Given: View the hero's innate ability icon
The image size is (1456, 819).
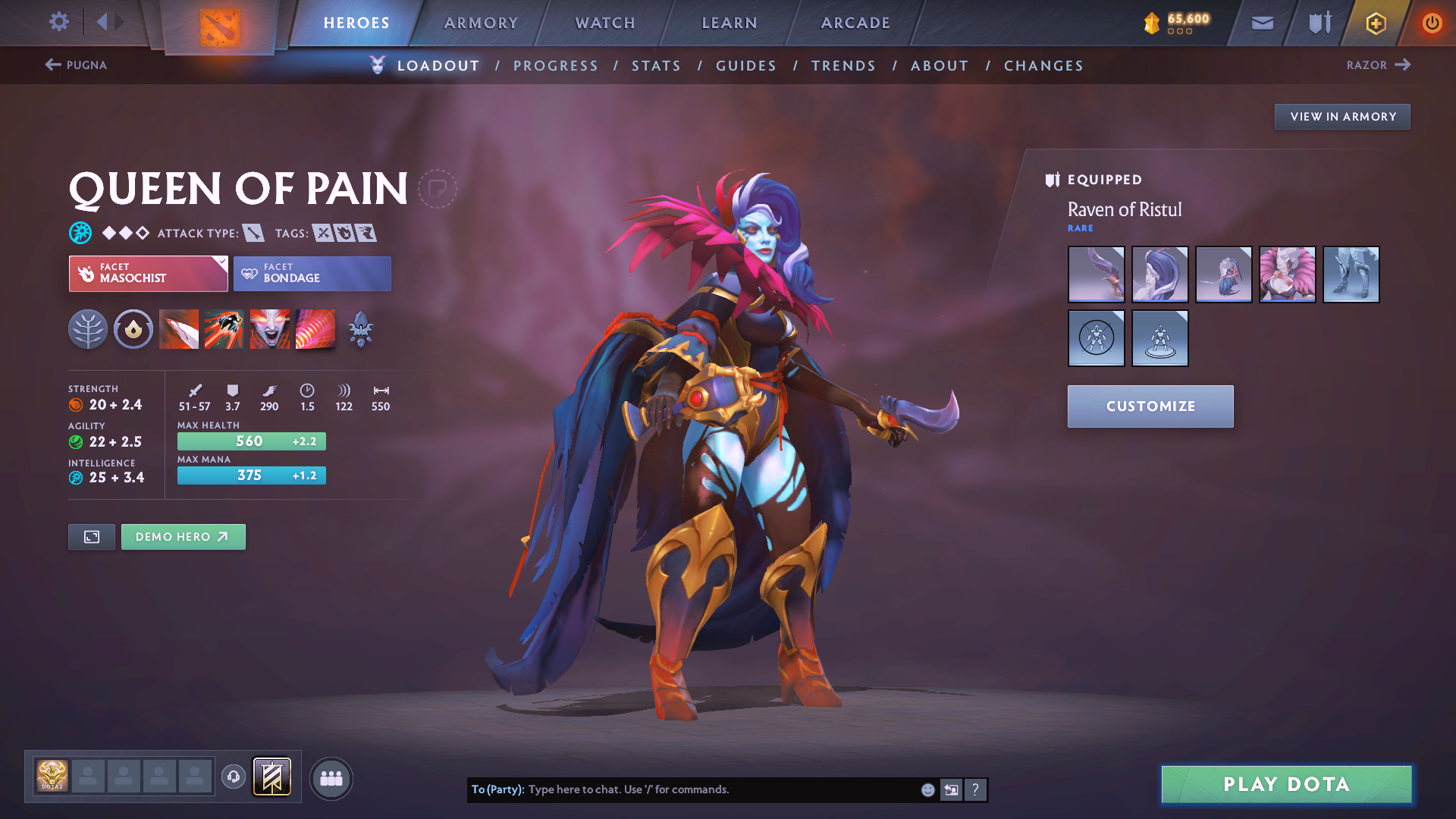Looking at the screenshot, I should point(133,329).
